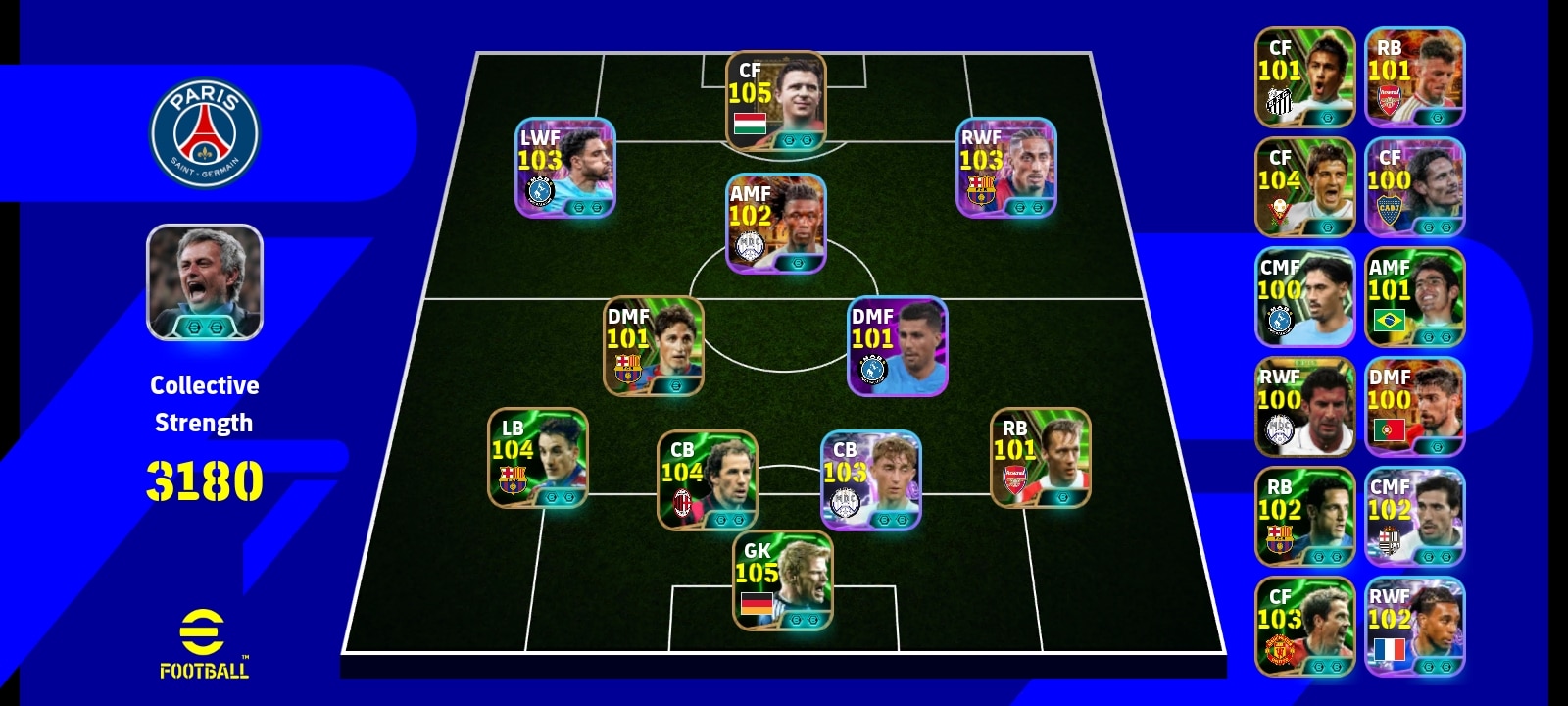Open the AMF 102 player card
Screen dimensions: 1568x706
coord(776,224)
